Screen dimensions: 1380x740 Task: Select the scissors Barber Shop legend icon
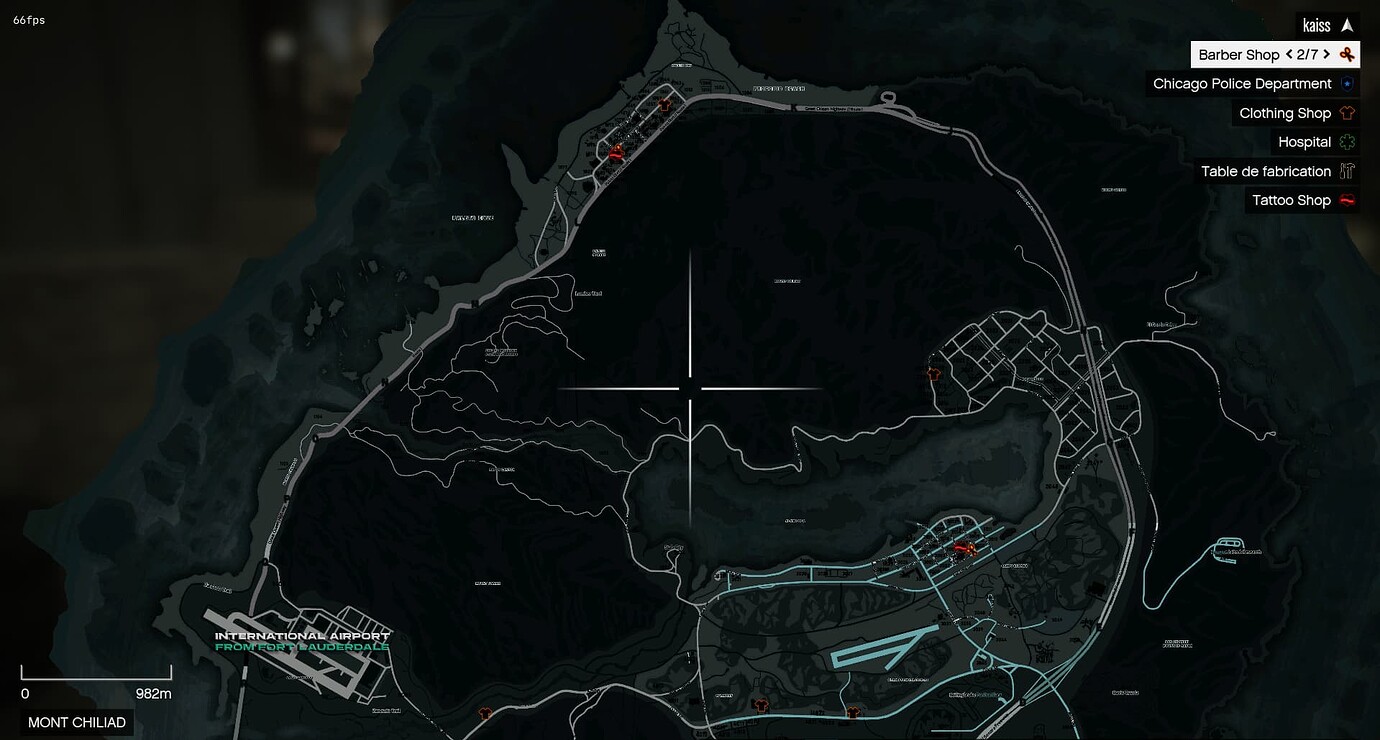[x=1347, y=54]
